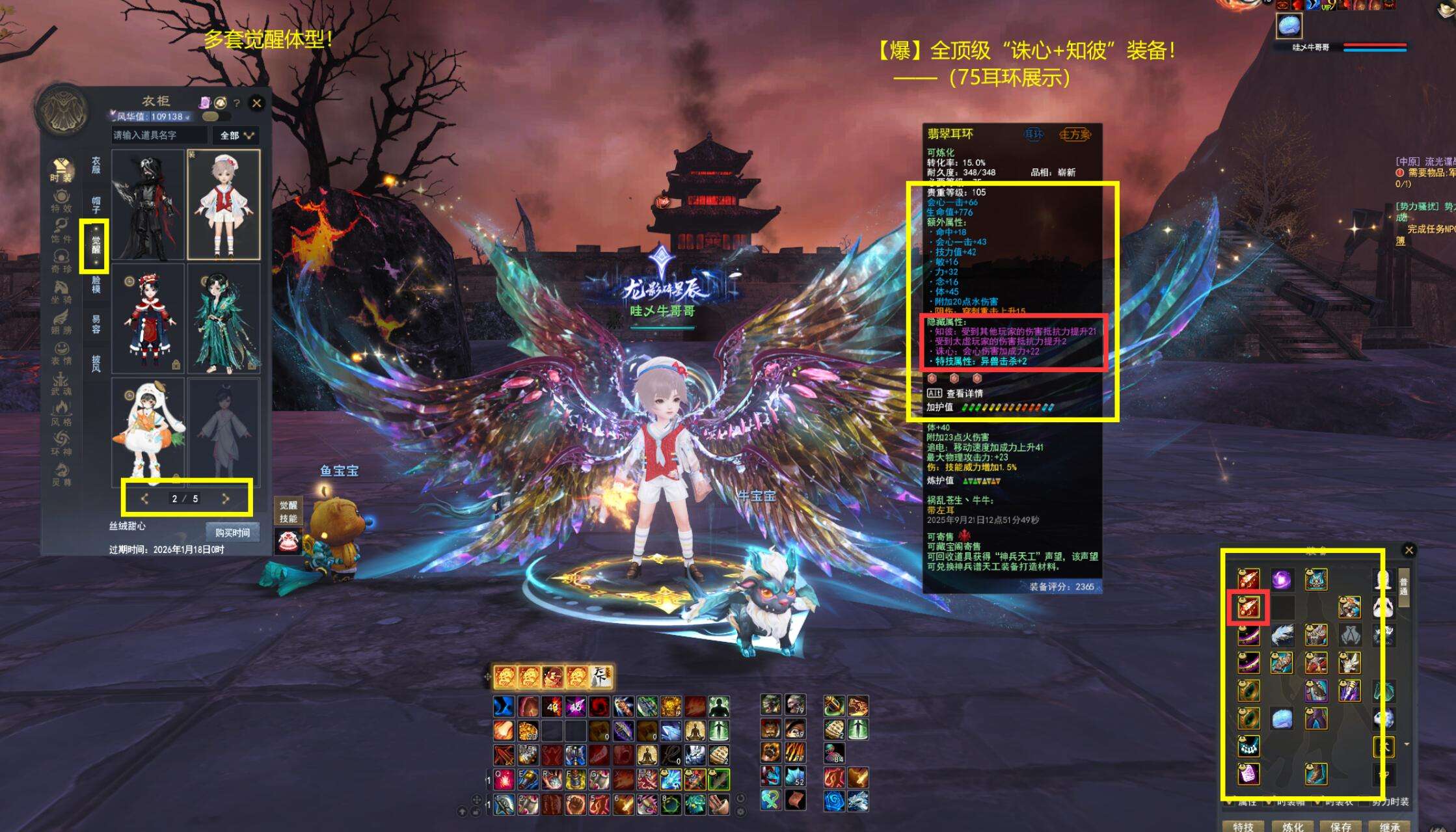This screenshot has height=832, width=1456.
Task: Click the 保存 save button
Action: pos(1341,826)
